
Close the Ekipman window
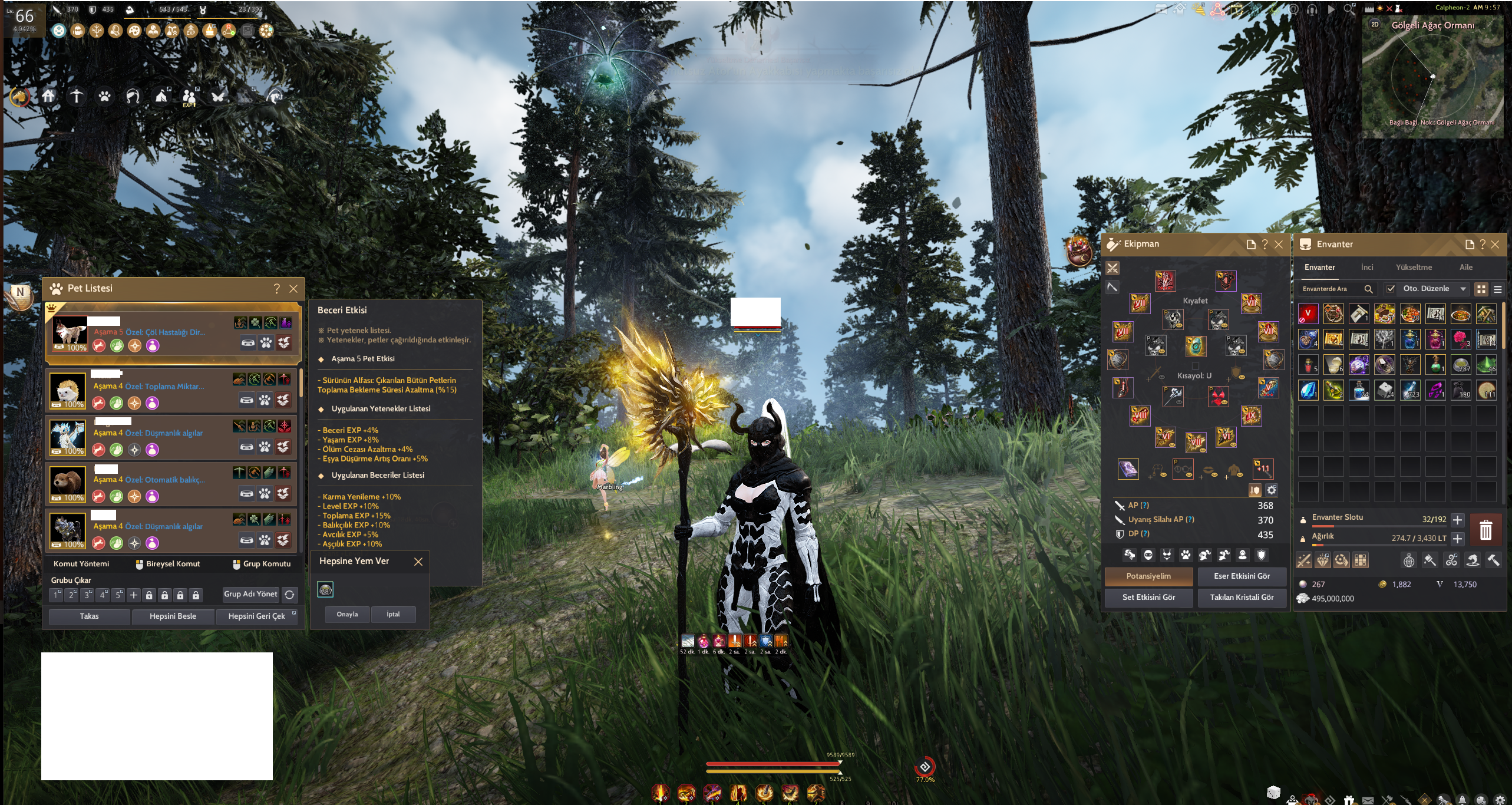coord(1279,245)
